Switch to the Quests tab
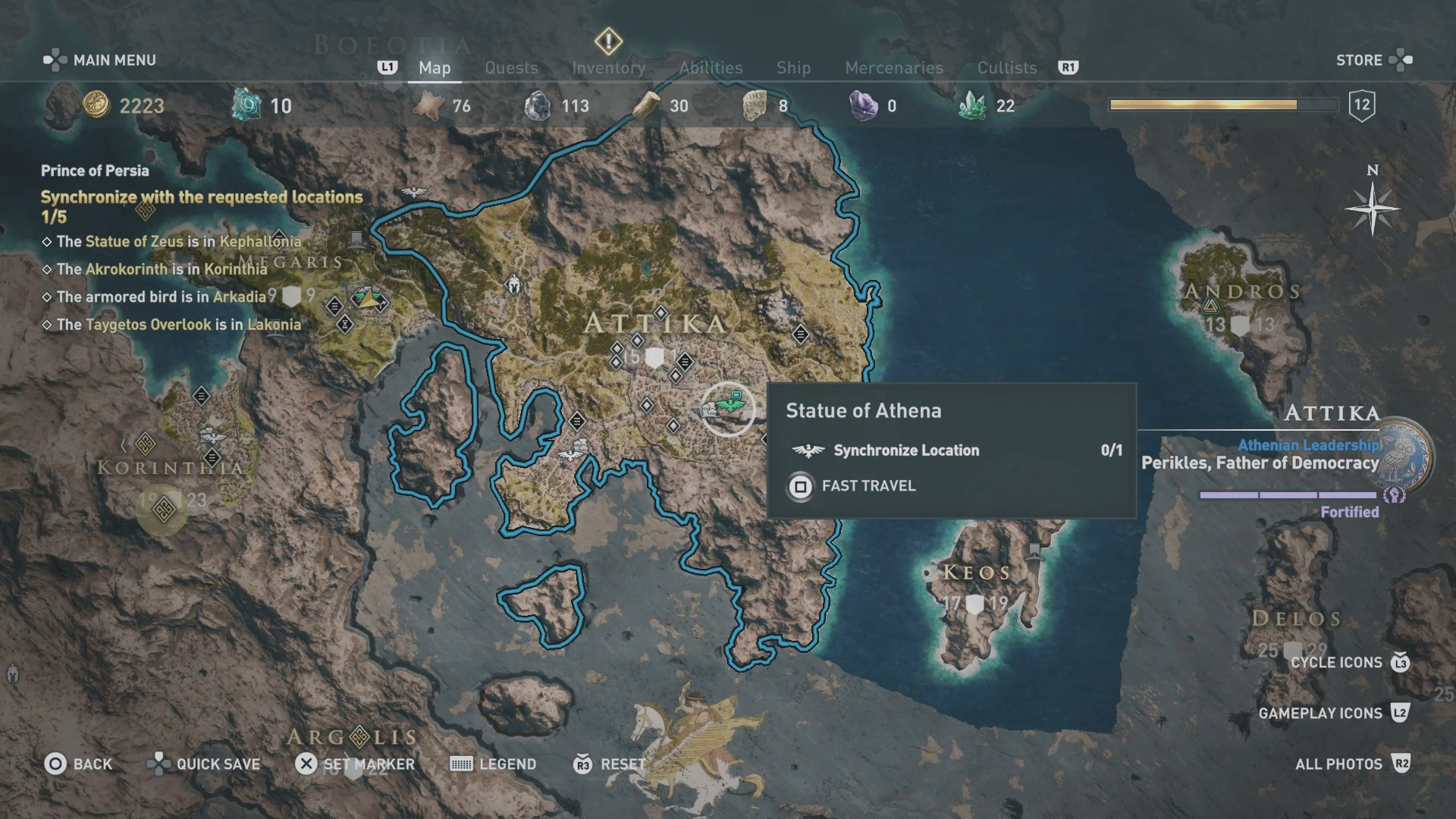Image resolution: width=1456 pixels, height=819 pixels. click(511, 67)
